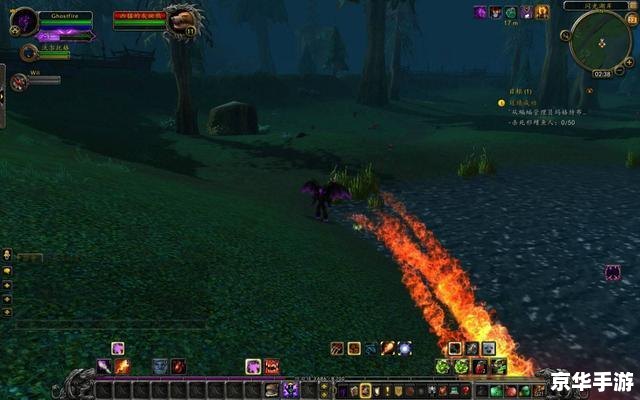This screenshot has width=640, height=400.
Task: Select the pet unit frame portrait
Action: [x=29, y=51]
